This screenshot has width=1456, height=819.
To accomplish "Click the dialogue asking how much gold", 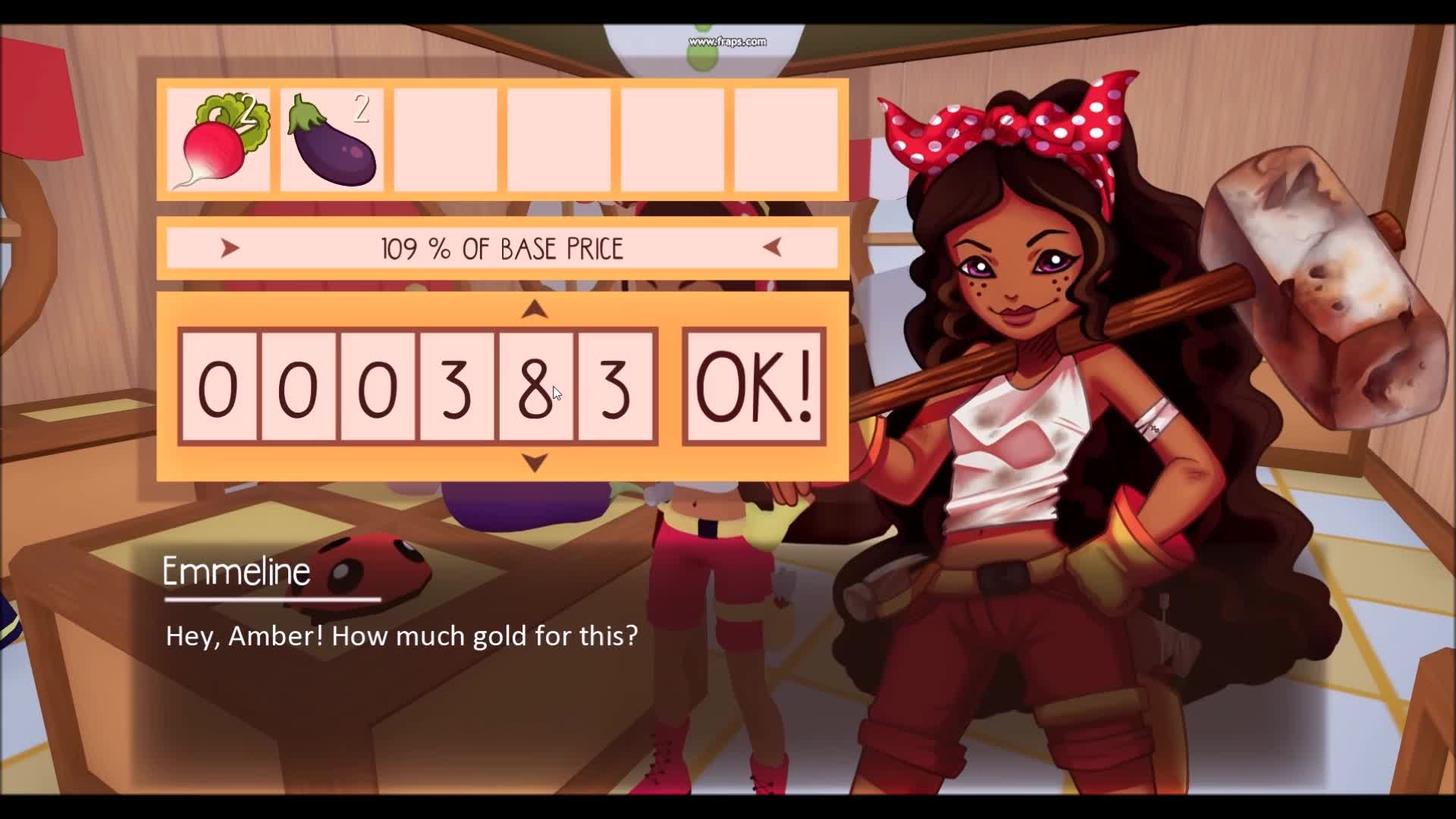I will [400, 636].
